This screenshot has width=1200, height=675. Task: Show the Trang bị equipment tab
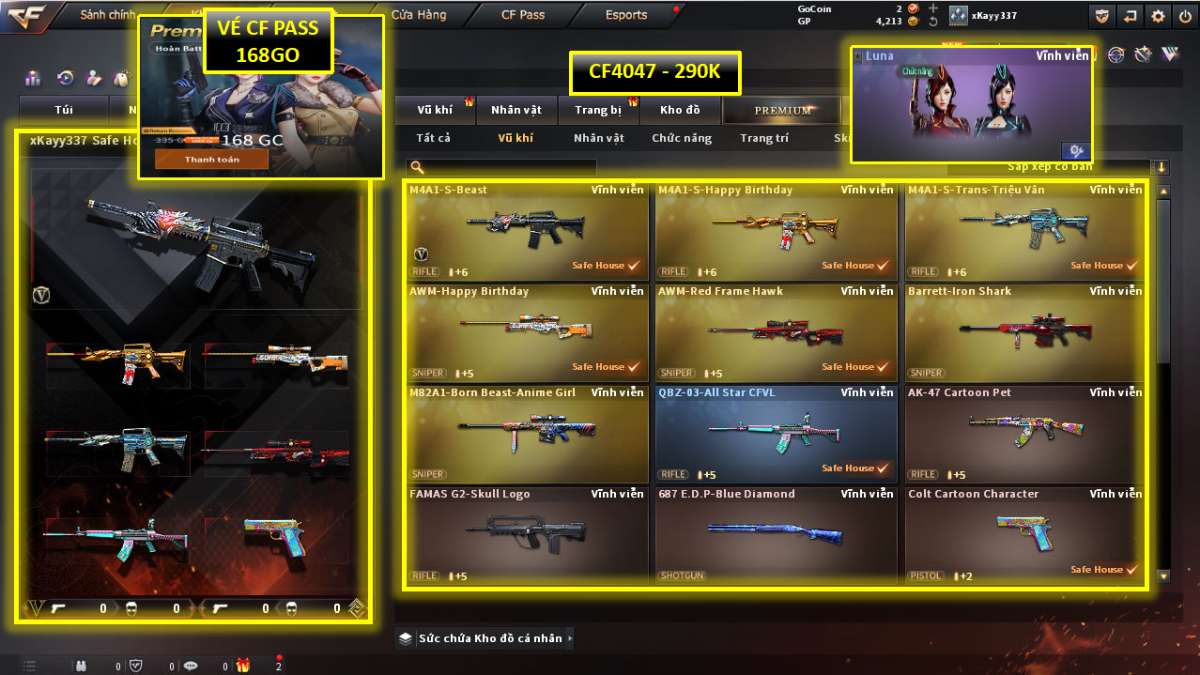coord(598,110)
